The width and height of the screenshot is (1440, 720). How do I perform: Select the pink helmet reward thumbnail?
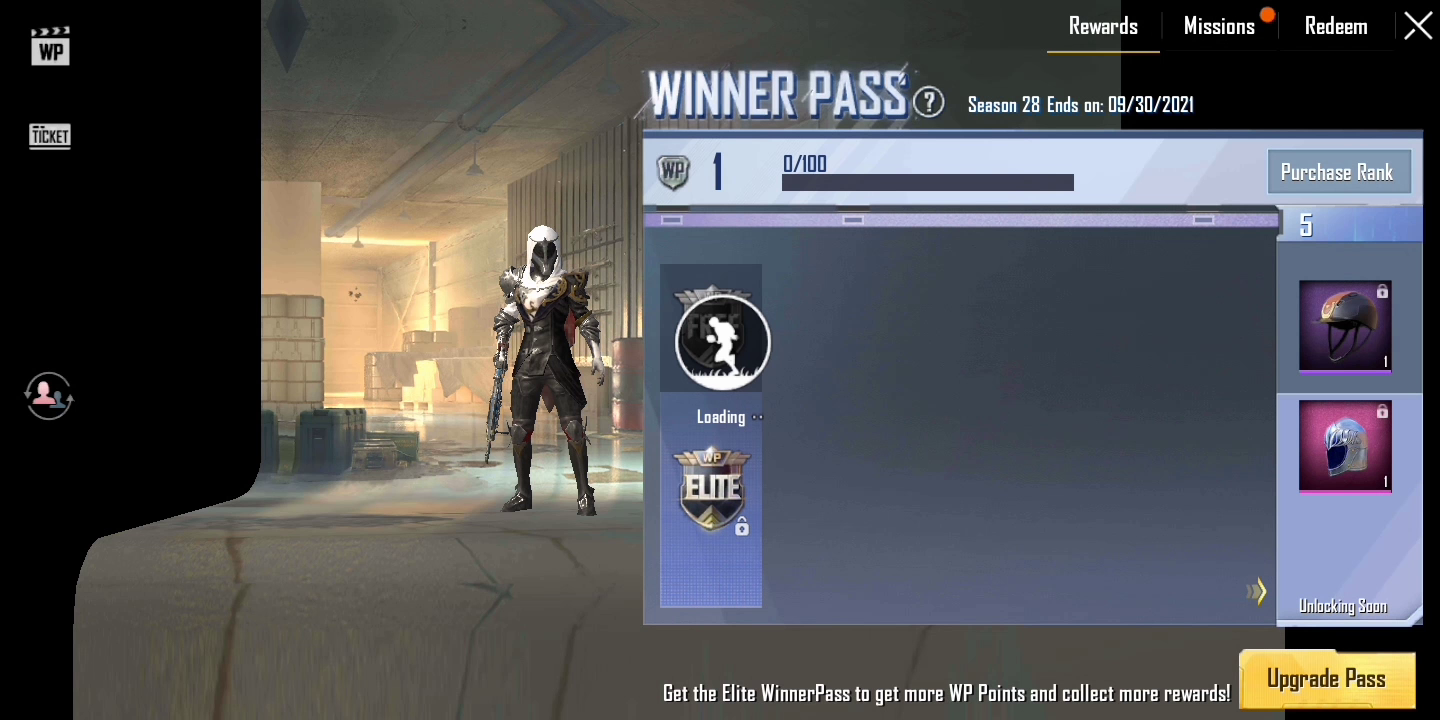tap(1345, 446)
